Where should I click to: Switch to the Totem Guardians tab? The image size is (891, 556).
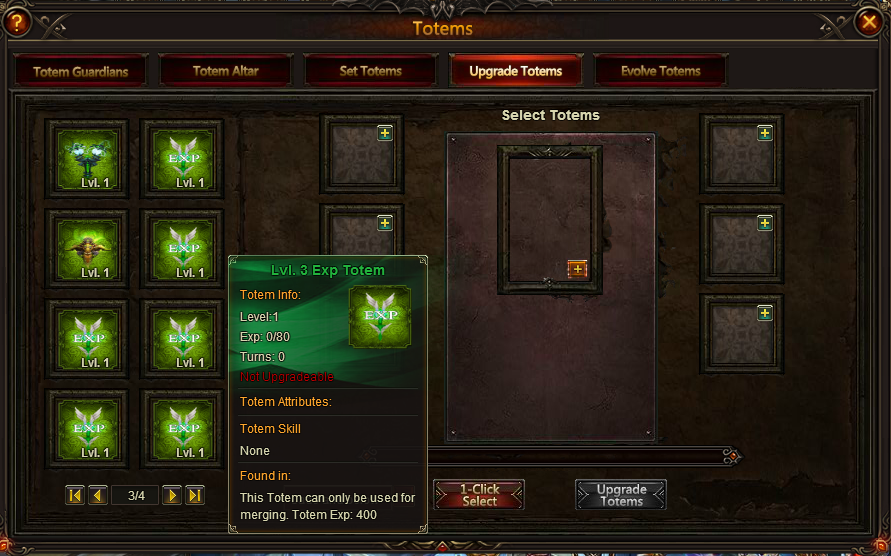(80, 71)
